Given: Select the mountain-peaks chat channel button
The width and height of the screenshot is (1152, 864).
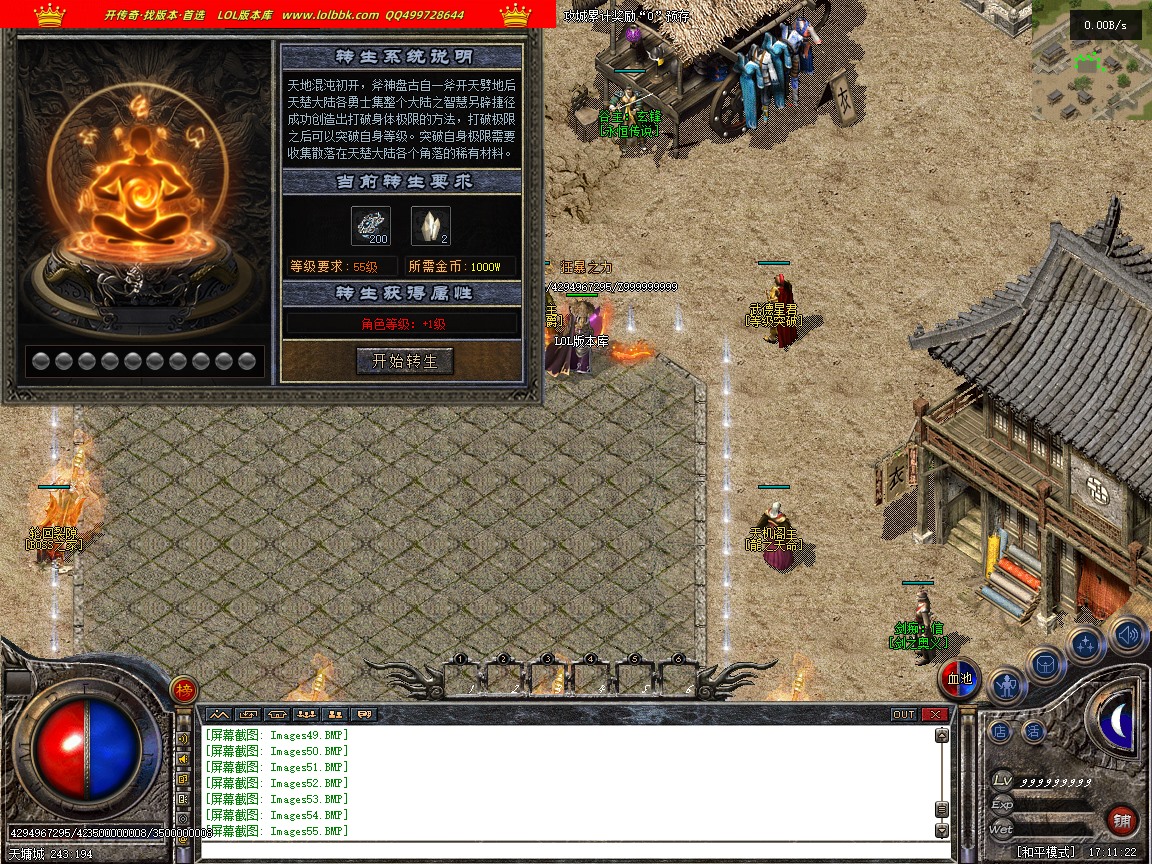Looking at the screenshot, I should (x=219, y=714).
